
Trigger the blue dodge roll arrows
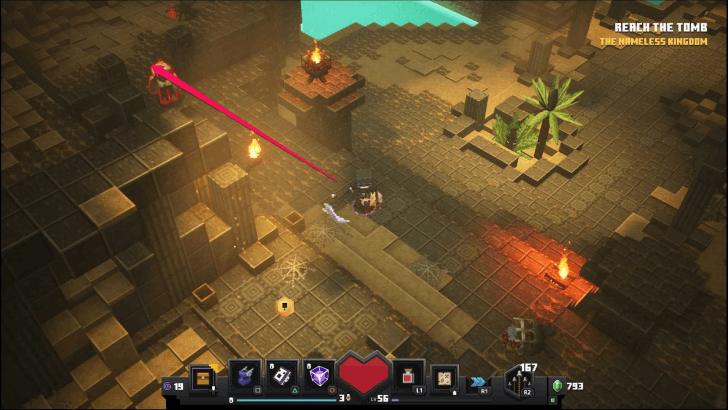478,382
